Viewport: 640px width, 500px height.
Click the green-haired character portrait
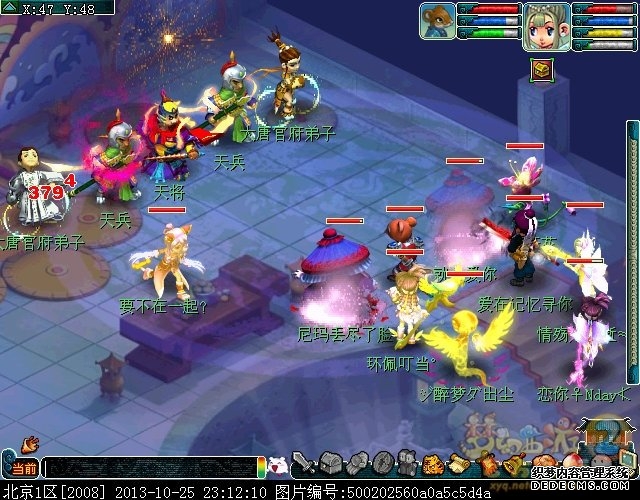(547, 21)
